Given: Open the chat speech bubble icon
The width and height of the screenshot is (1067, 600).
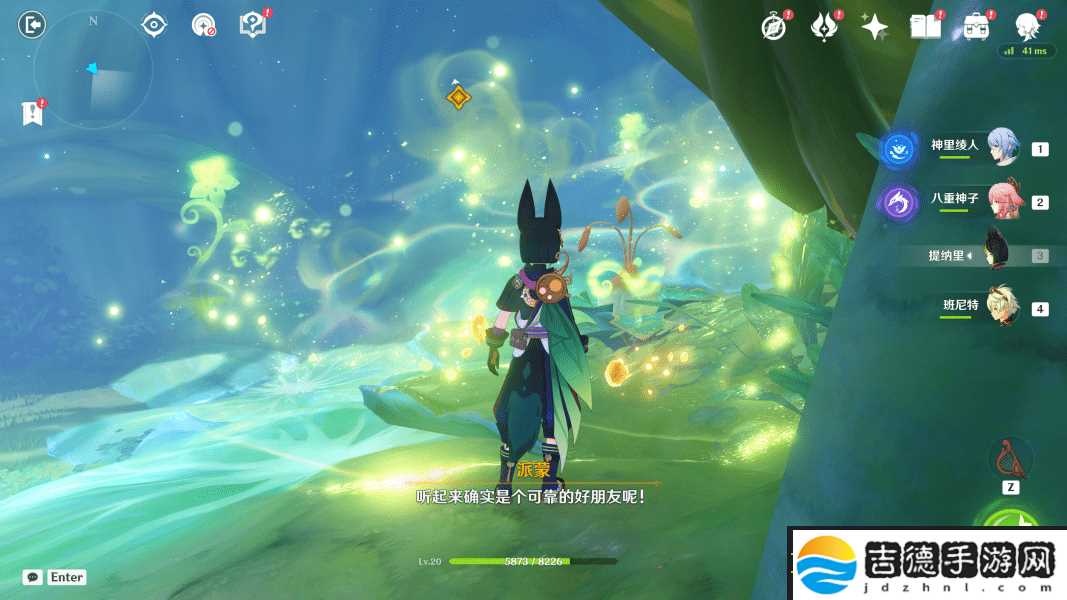Looking at the screenshot, I should (33, 577).
